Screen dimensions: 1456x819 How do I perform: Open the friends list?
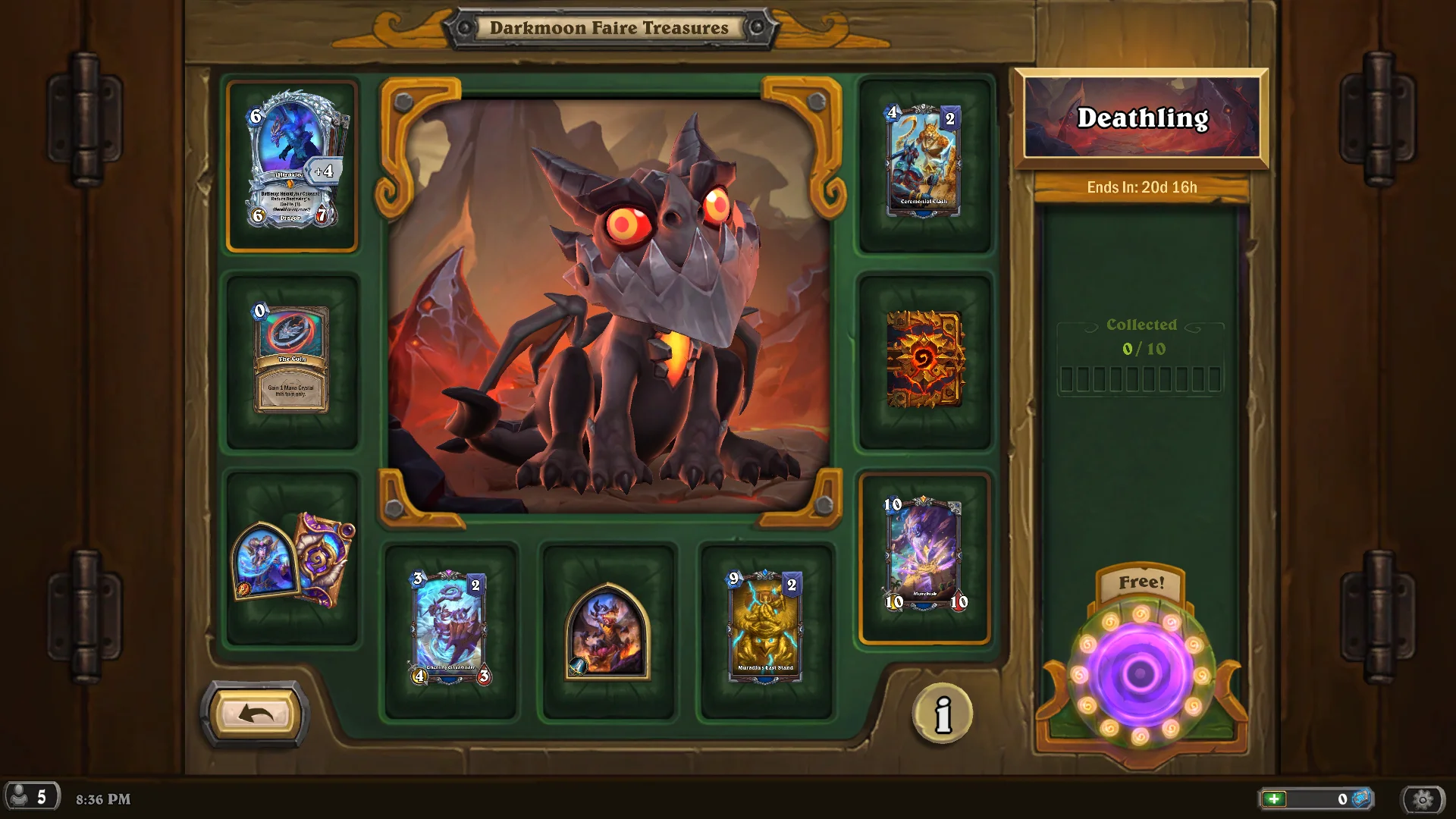(x=31, y=797)
